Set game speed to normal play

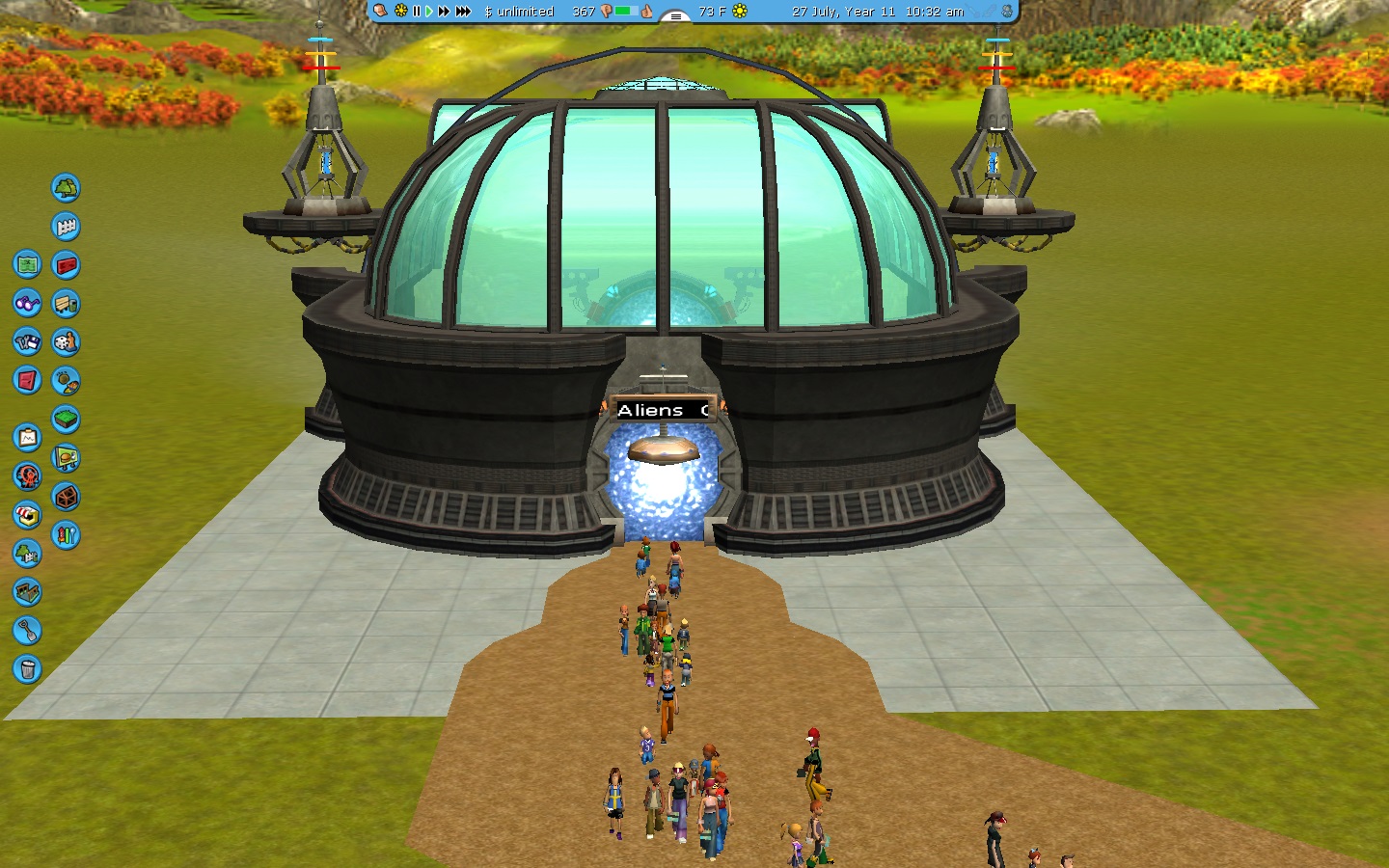click(x=429, y=12)
